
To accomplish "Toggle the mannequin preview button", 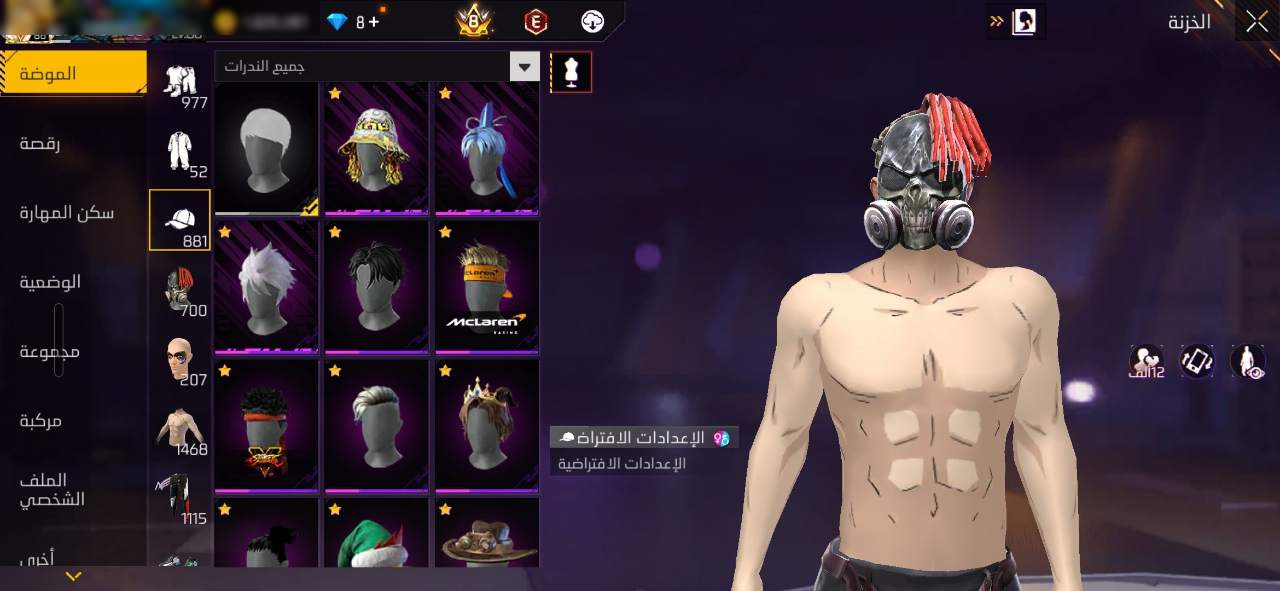I will (571, 72).
